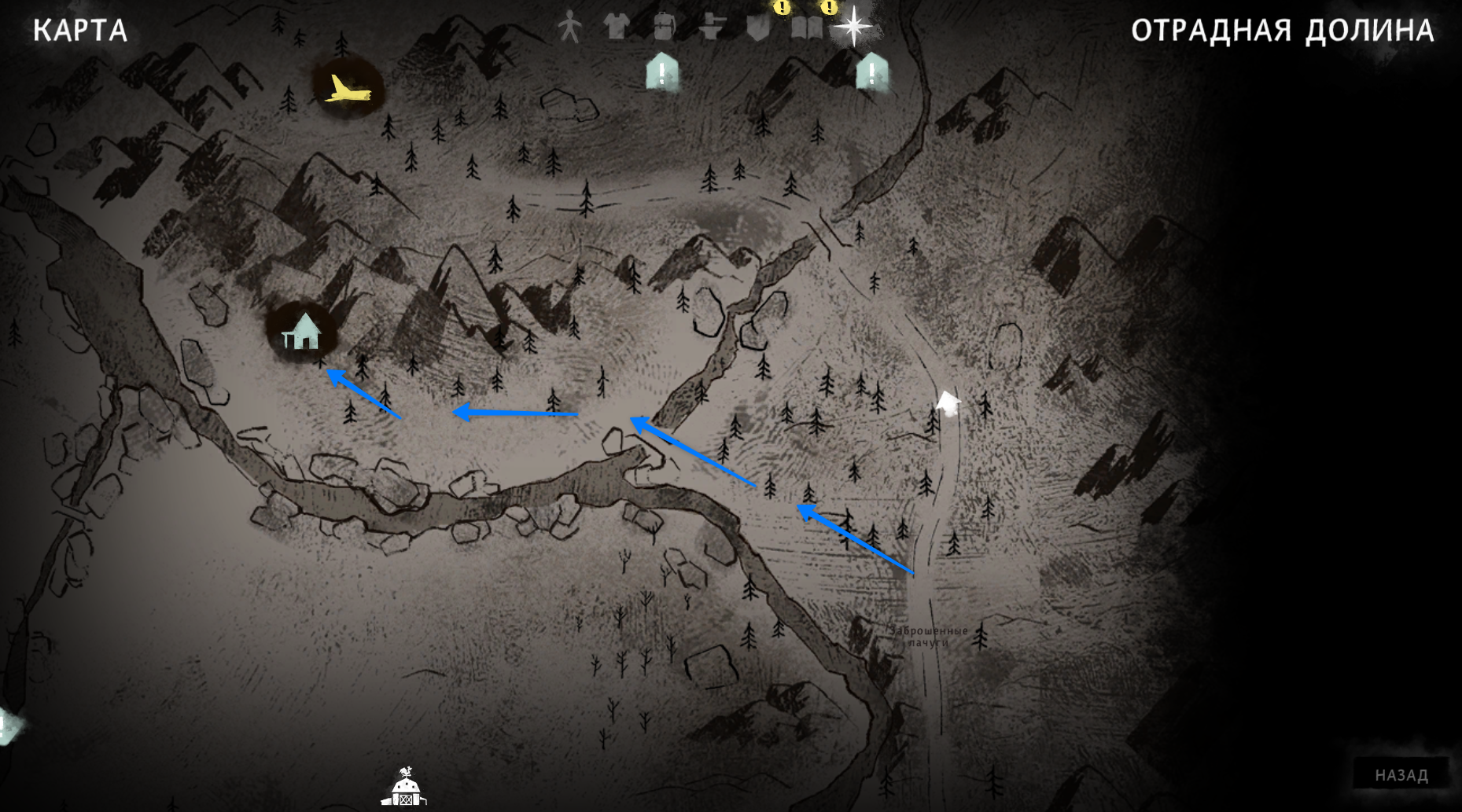
Task: Select the white barn map marker
Action: [404, 788]
